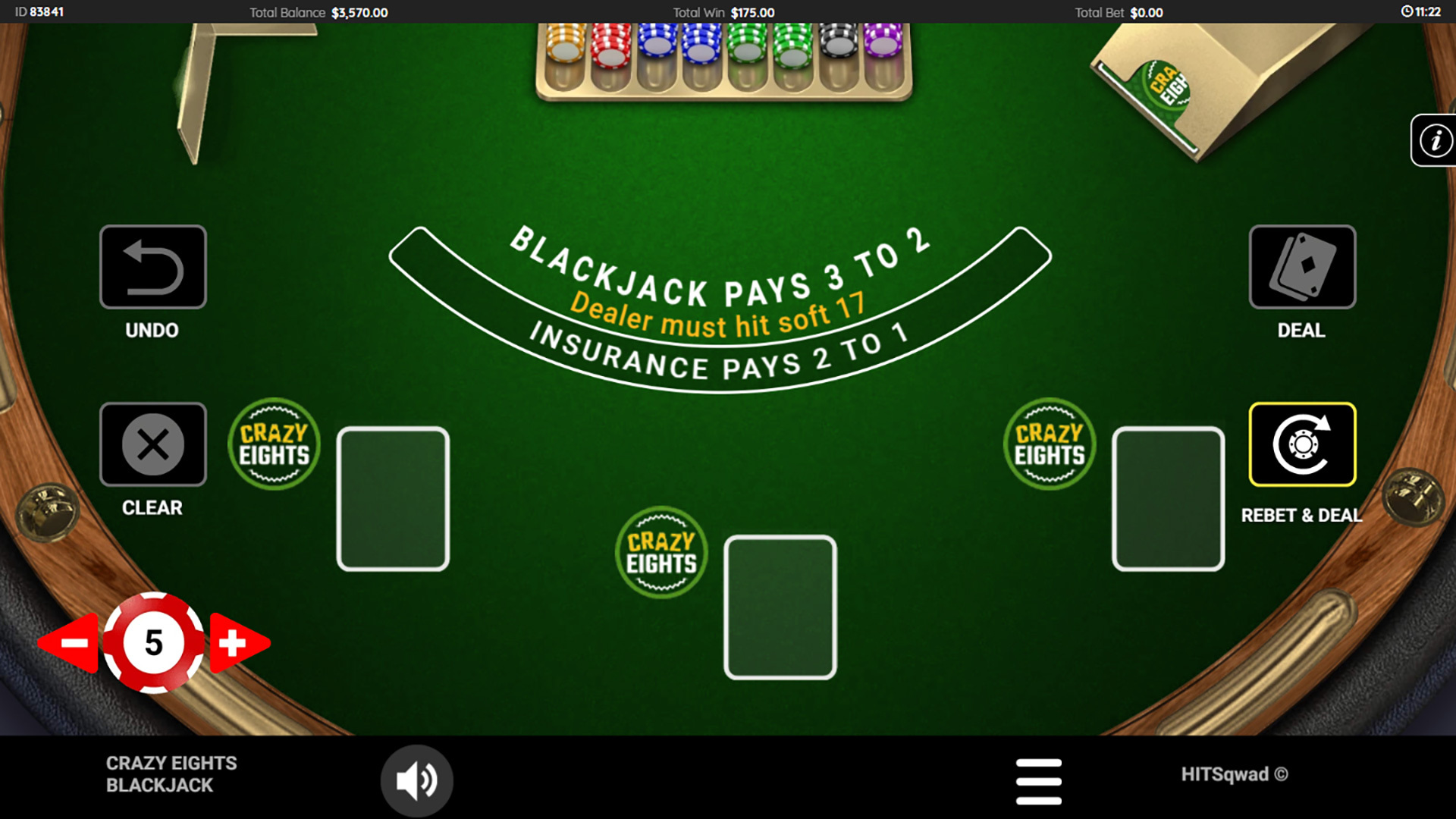The image size is (1456, 819).
Task: Open the game info panel
Action: (x=1433, y=140)
